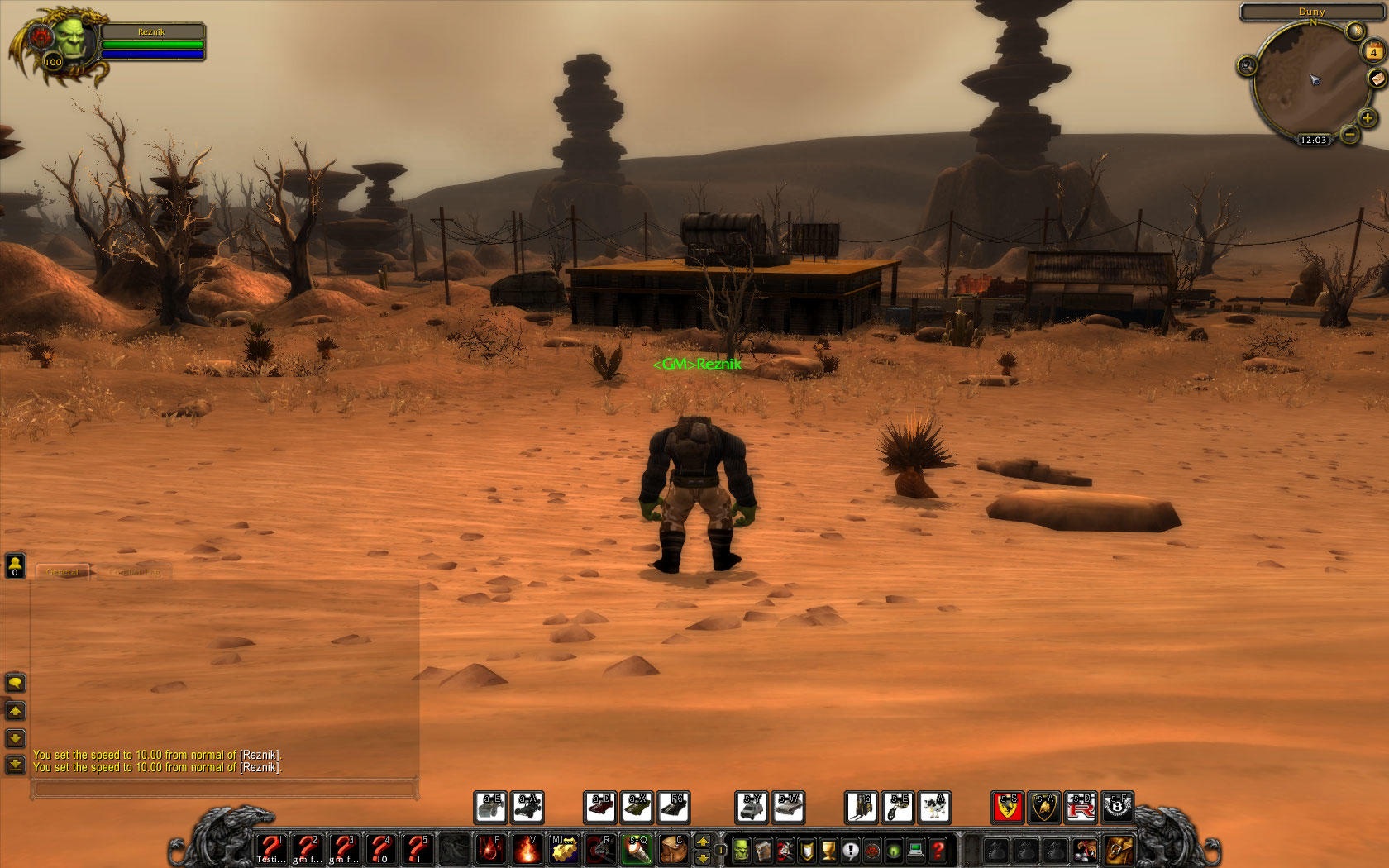The image size is (1389, 868).
Task: Cast the fire spell bound to V
Action: (x=526, y=848)
